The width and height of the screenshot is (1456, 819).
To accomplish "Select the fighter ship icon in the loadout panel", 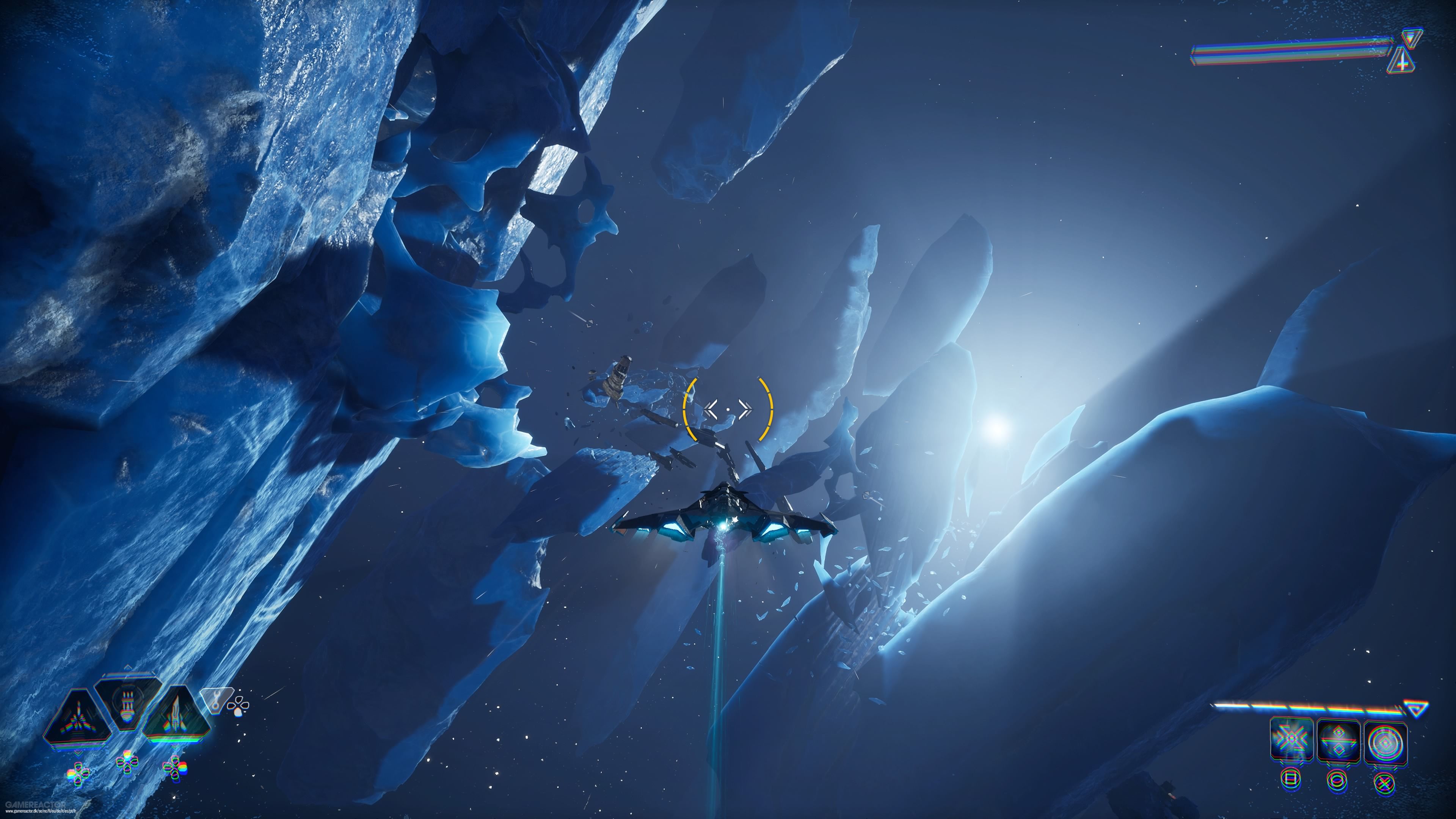I will click(x=80, y=720).
